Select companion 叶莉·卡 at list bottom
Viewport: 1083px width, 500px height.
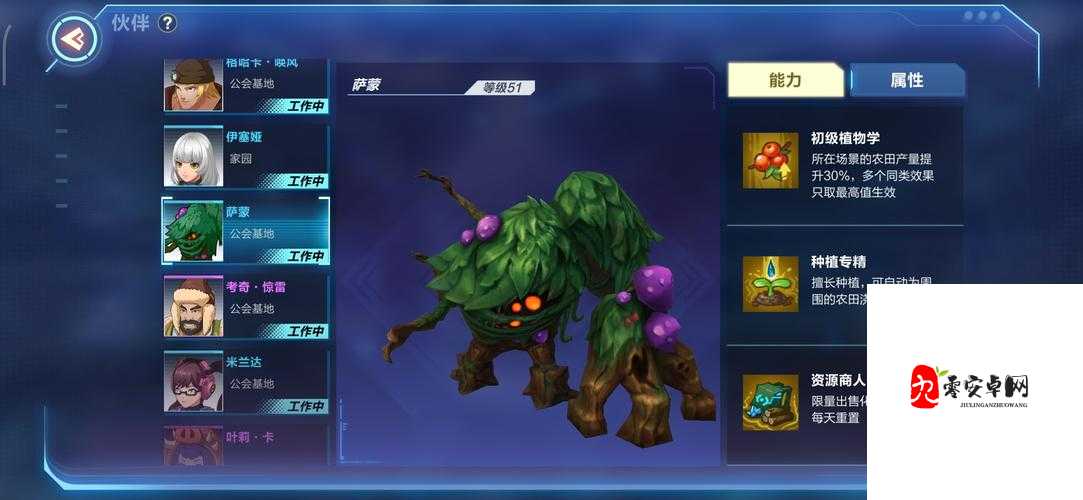(x=245, y=446)
